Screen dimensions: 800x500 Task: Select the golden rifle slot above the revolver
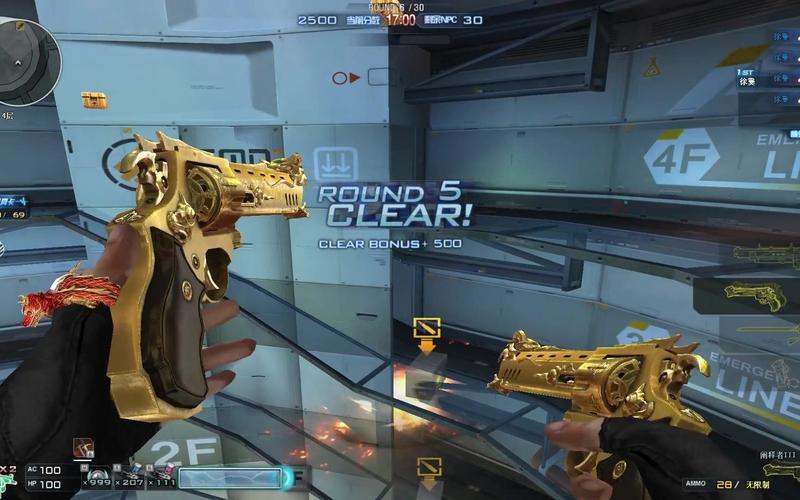point(765,253)
